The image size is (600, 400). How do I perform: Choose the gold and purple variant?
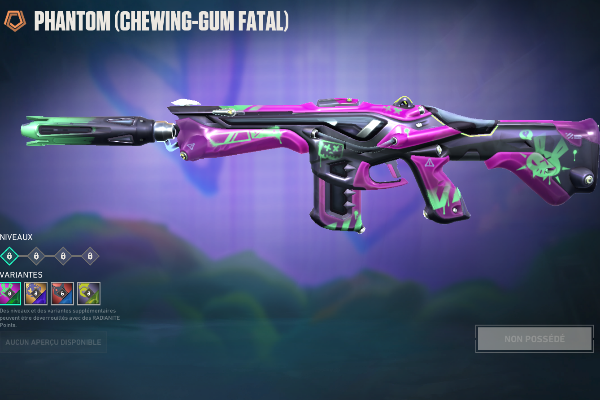[x=37, y=293]
